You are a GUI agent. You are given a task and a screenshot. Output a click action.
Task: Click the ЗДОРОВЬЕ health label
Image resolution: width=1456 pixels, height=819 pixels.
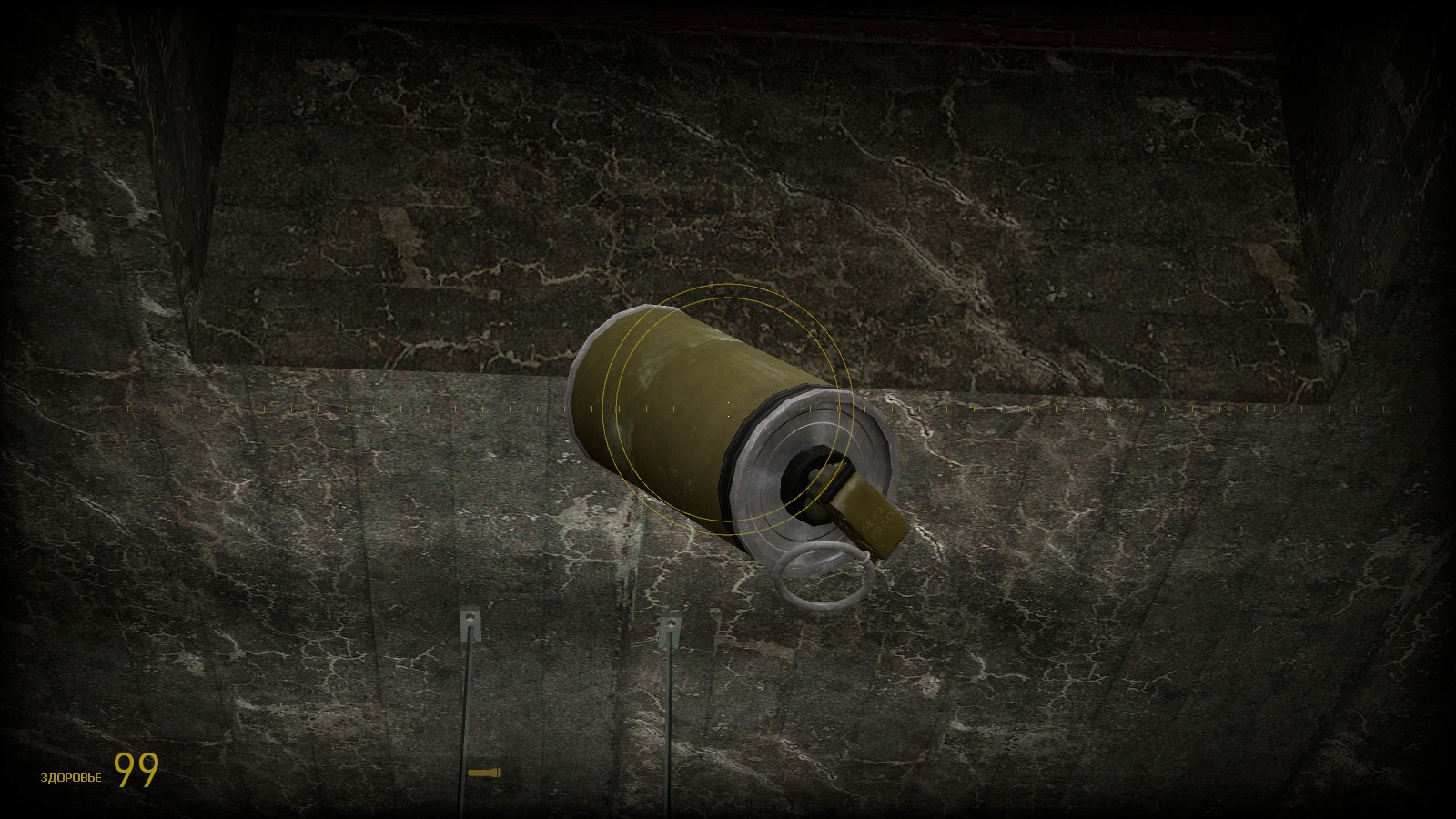[70, 776]
